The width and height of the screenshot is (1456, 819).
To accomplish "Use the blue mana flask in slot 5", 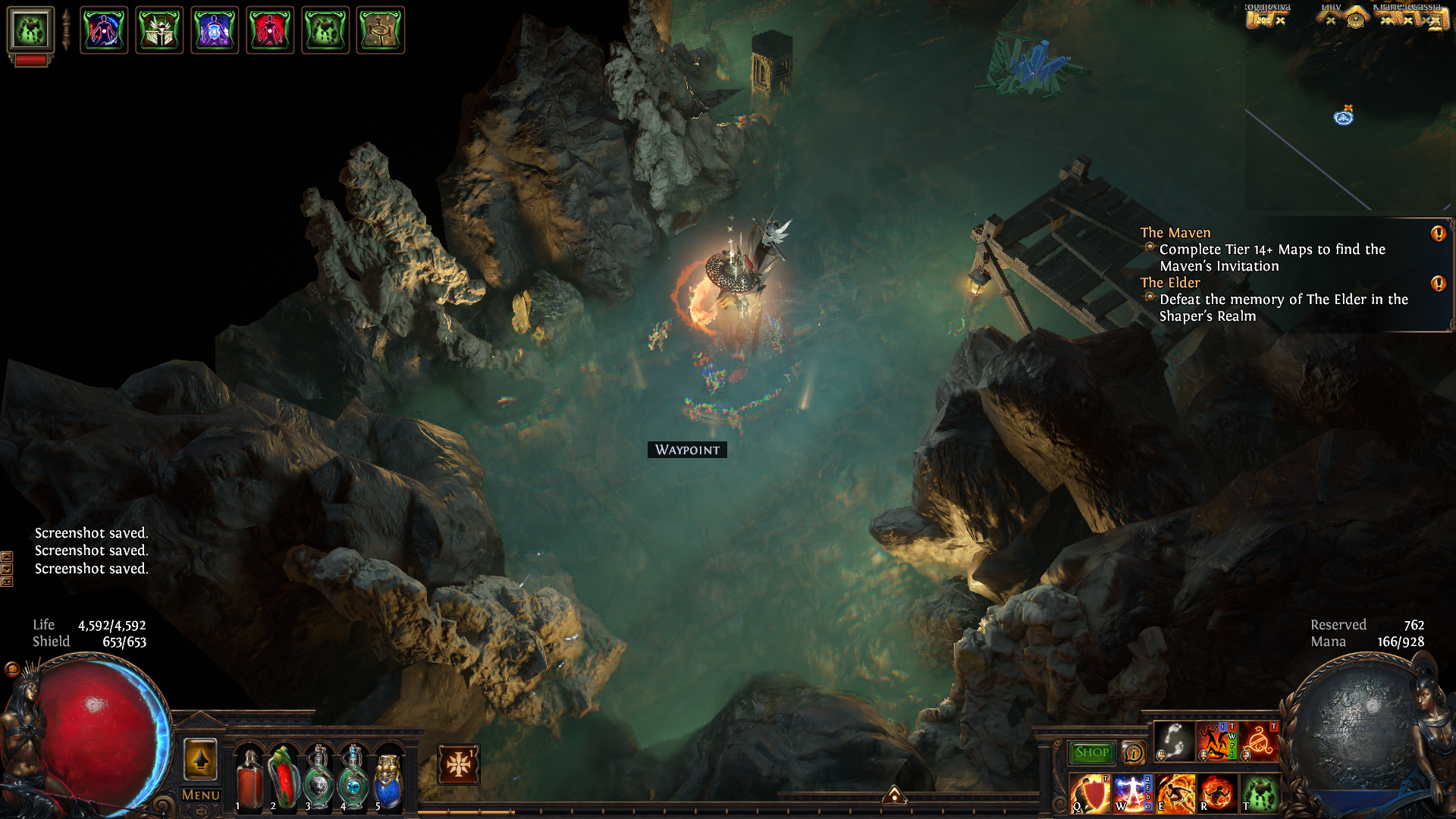I will click(x=388, y=778).
